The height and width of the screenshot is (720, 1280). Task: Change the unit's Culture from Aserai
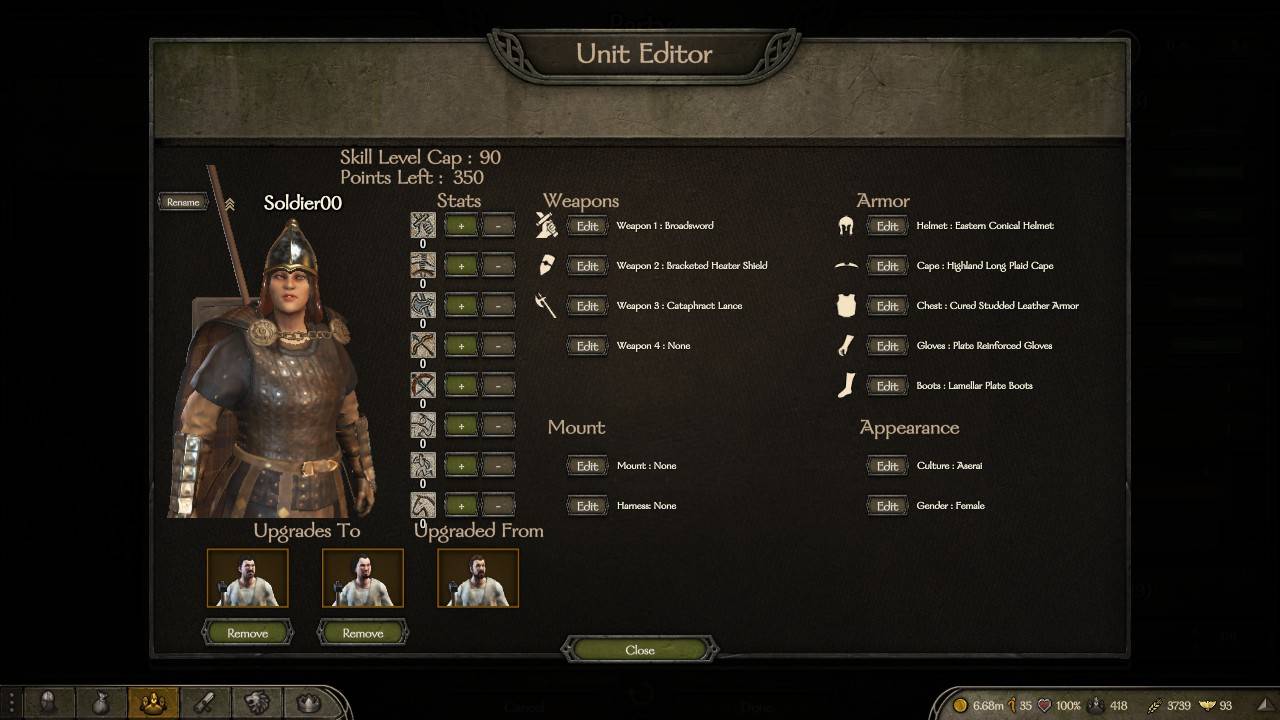[x=887, y=466]
